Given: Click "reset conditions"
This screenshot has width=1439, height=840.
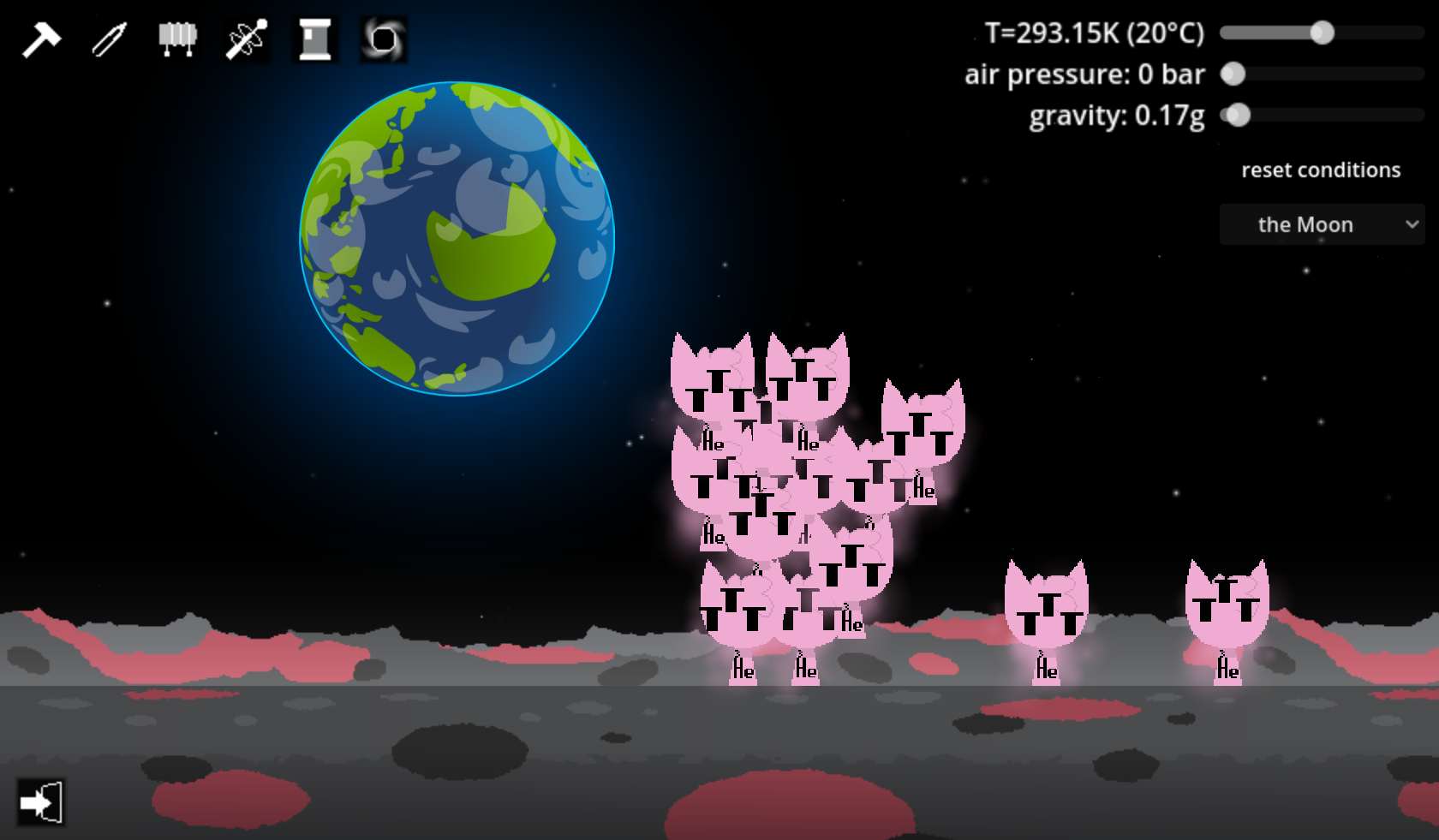Looking at the screenshot, I should (x=1322, y=170).
